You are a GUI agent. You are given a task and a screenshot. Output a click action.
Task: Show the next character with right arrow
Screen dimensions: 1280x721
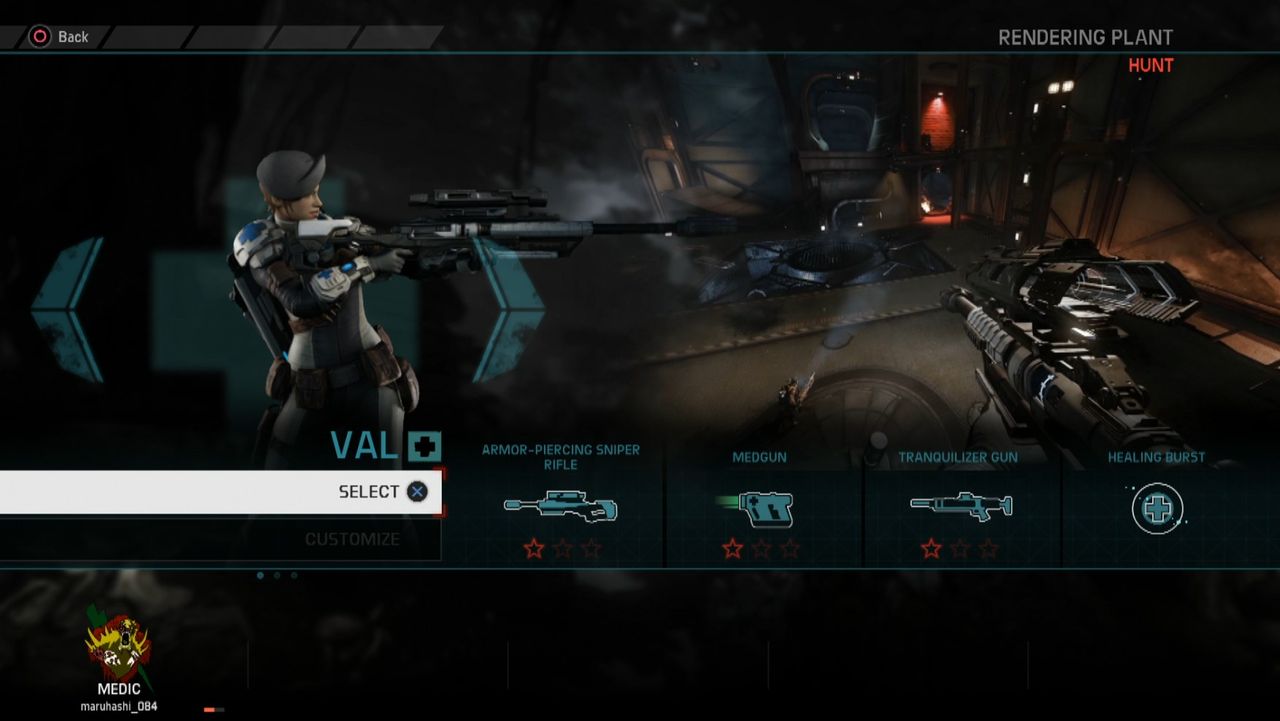point(509,309)
